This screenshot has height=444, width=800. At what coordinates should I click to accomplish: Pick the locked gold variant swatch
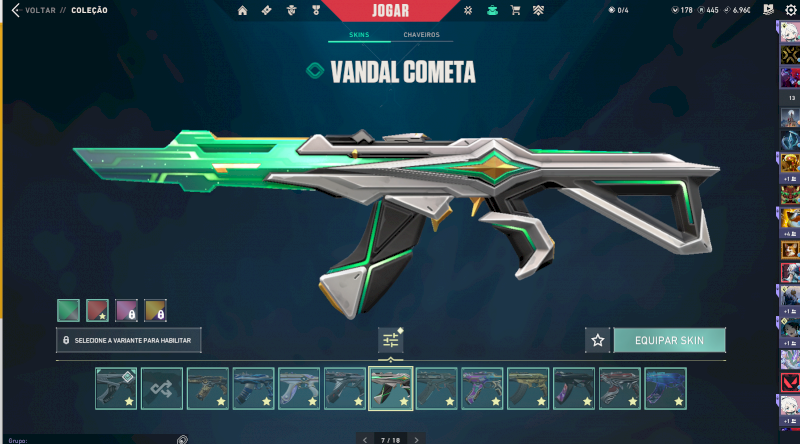(x=155, y=310)
